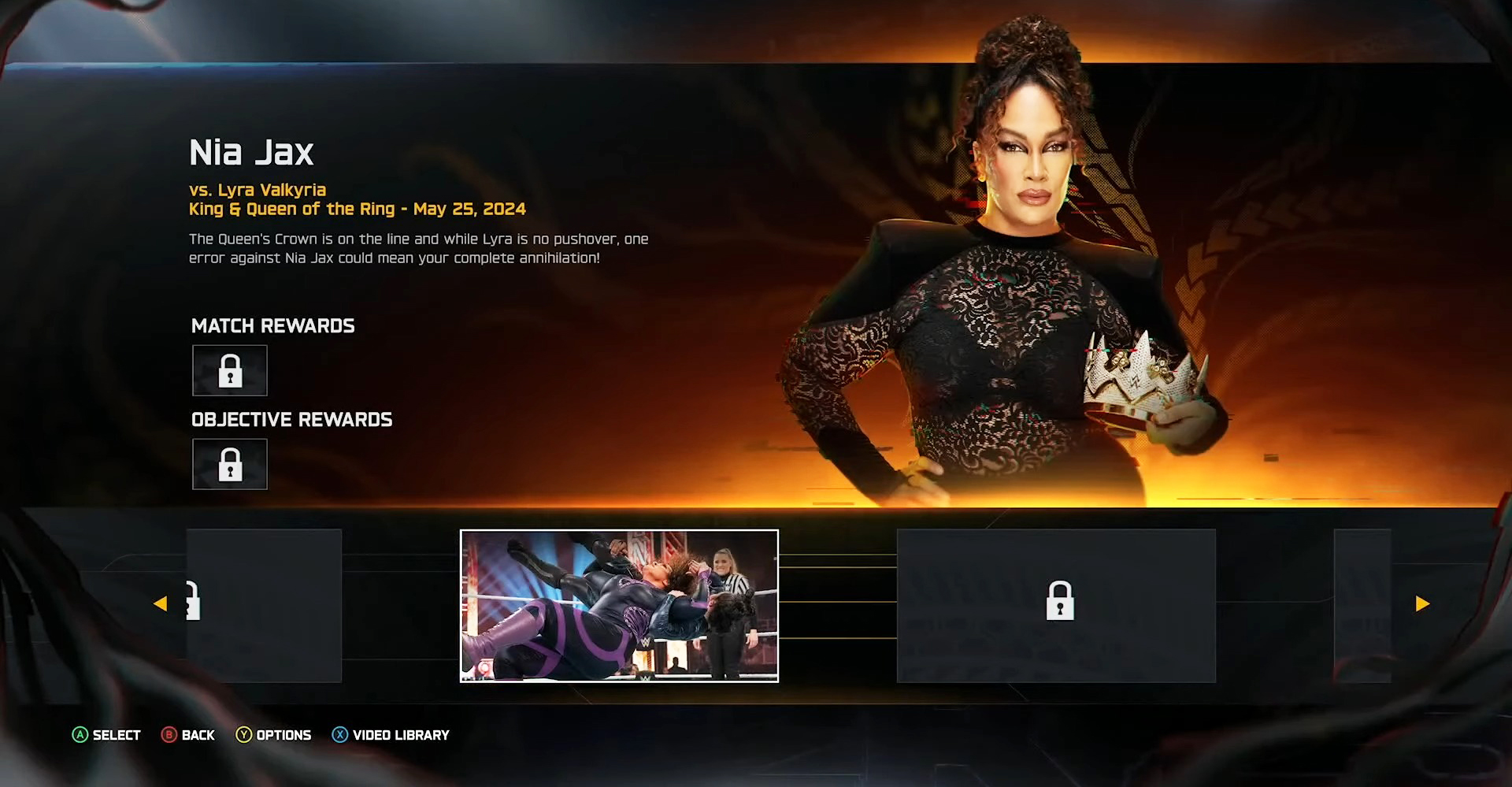Select the Nia Jax match title heading
The width and height of the screenshot is (1512, 787).
(251, 152)
